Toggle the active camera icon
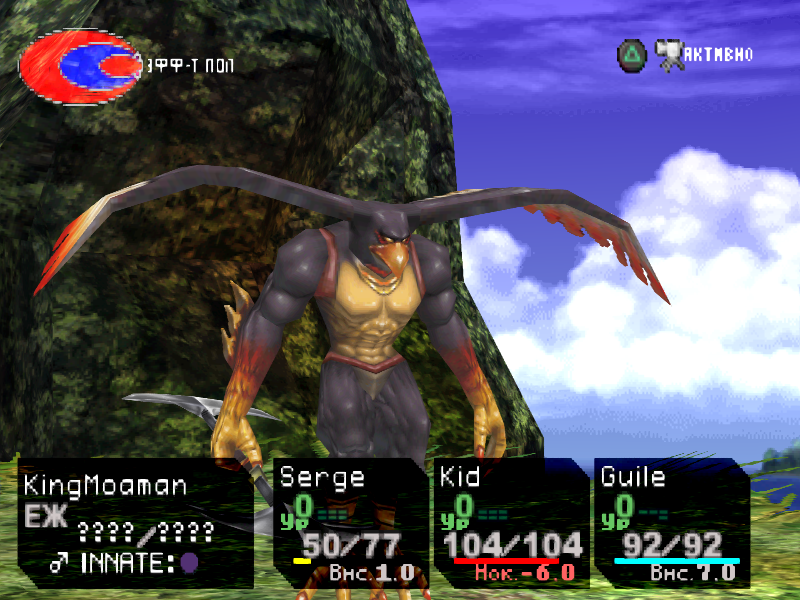This screenshot has height=600, width=800. point(669,55)
